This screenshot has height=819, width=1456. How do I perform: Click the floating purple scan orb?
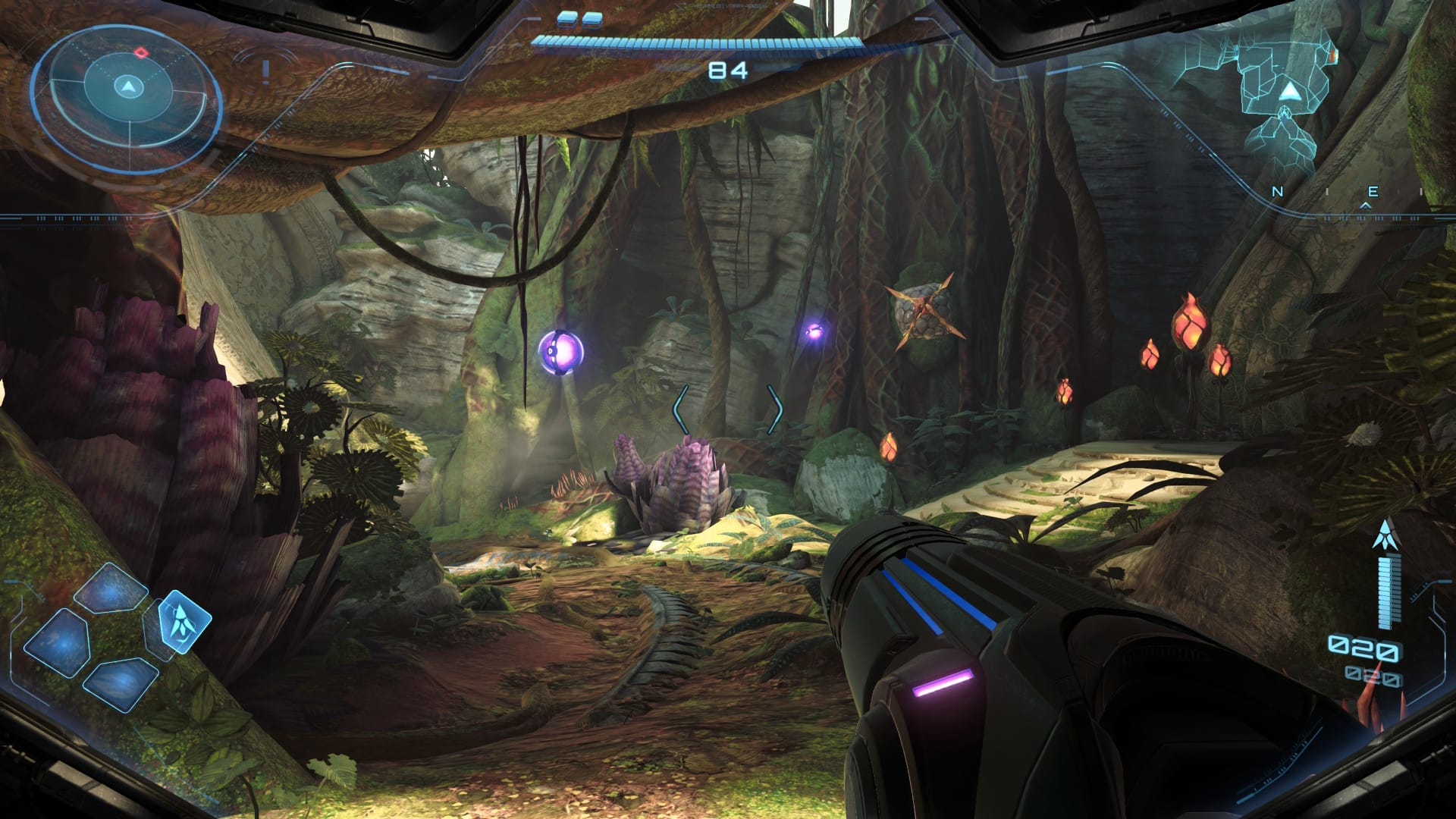click(561, 353)
